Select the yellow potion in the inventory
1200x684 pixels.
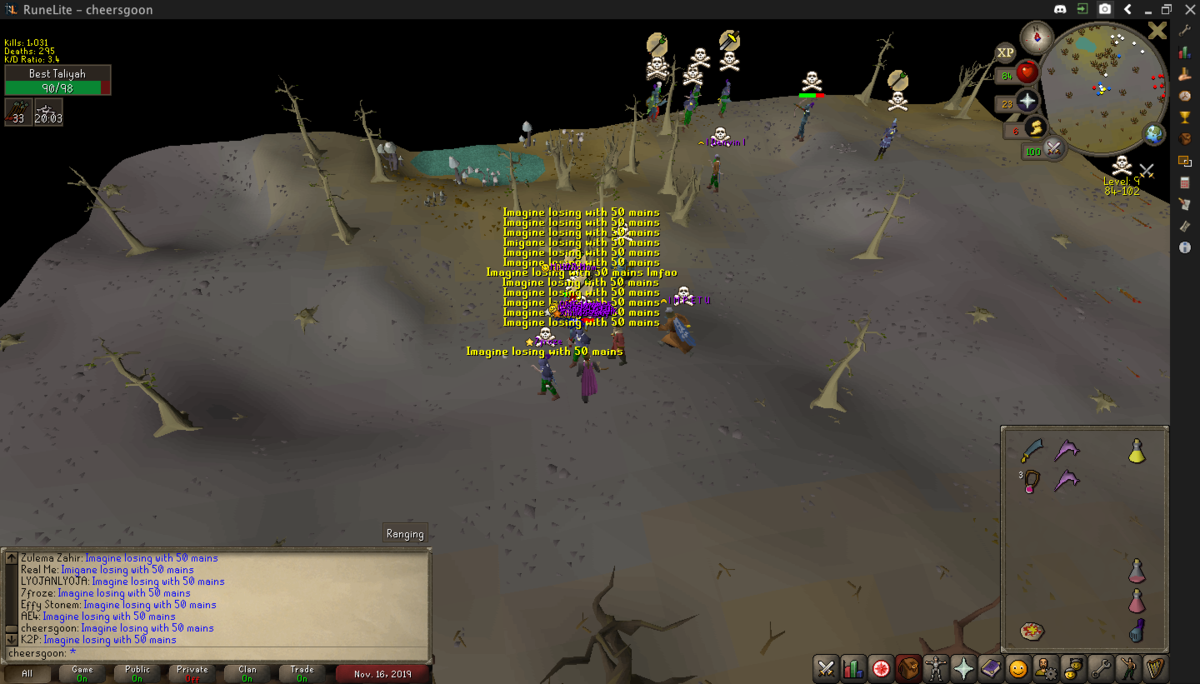[1137, 452]
